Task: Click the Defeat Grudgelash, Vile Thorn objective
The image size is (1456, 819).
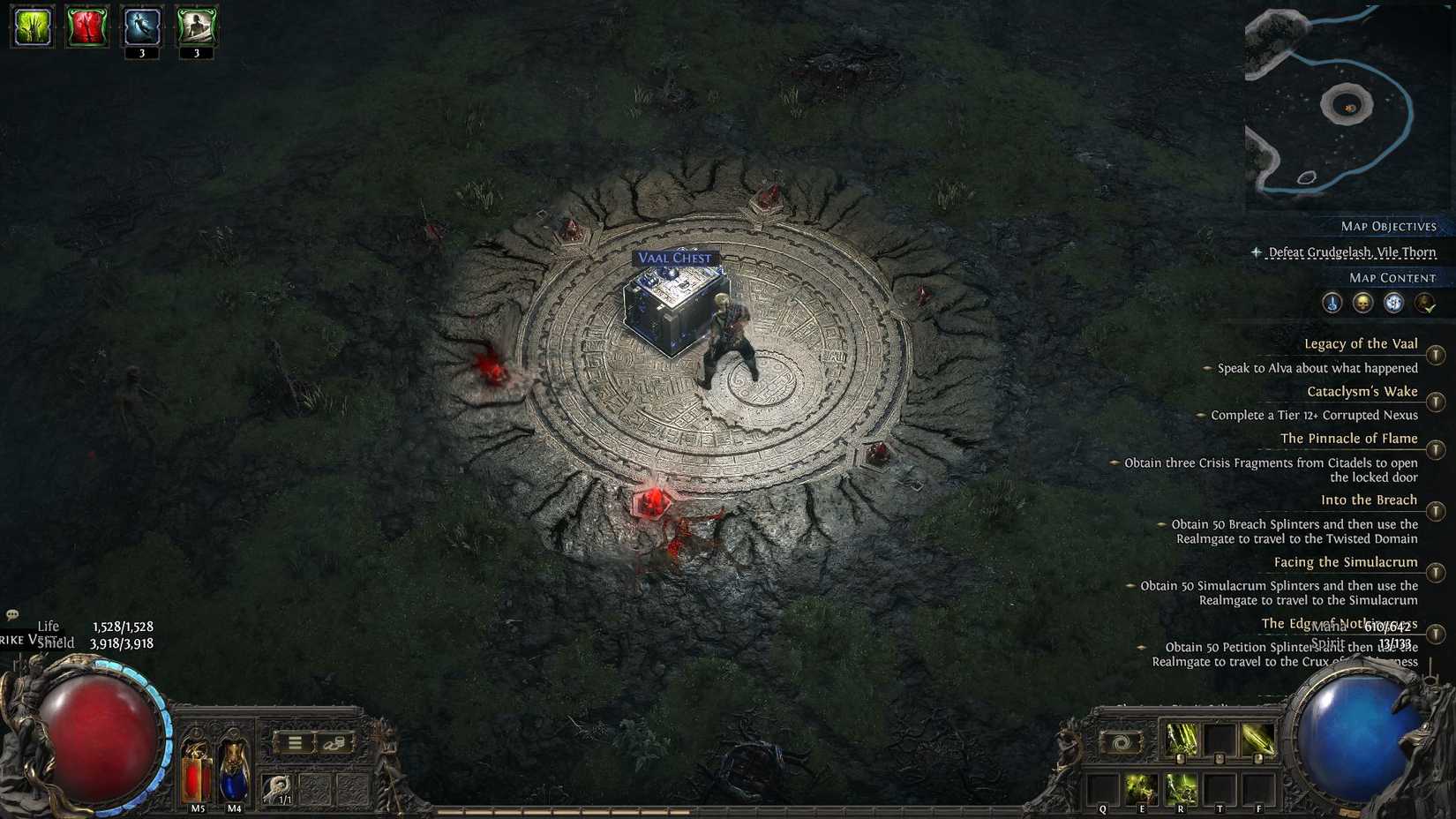Action: 1353,252
